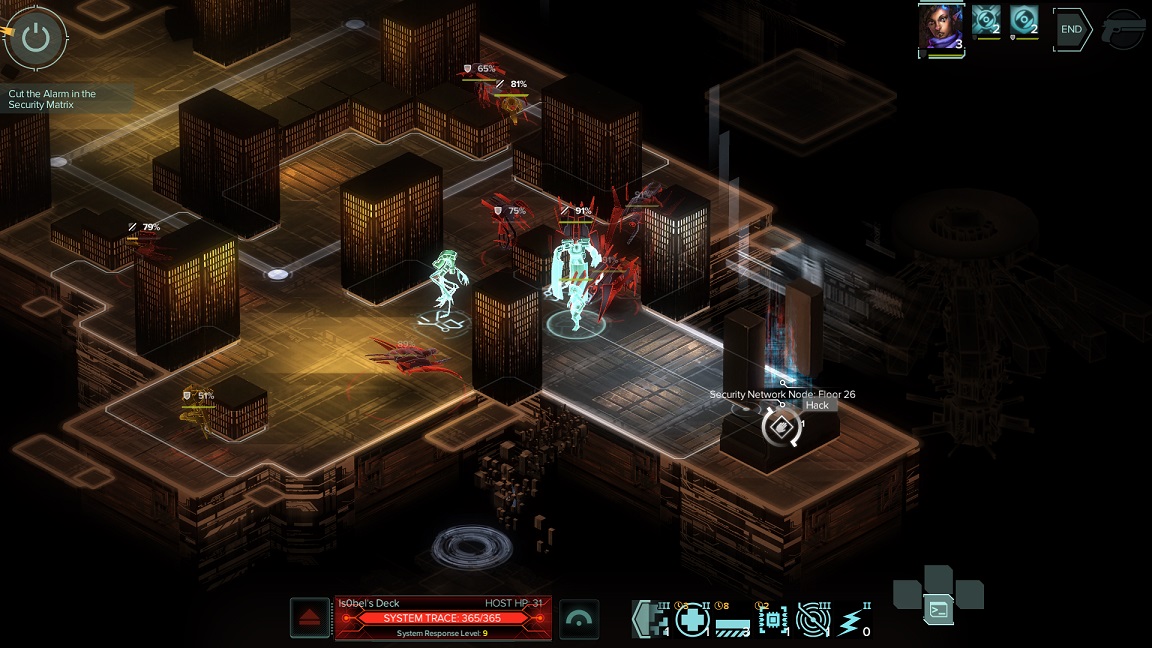Open the power button menu
The image size is (1152, 648).
coord(36,38)
